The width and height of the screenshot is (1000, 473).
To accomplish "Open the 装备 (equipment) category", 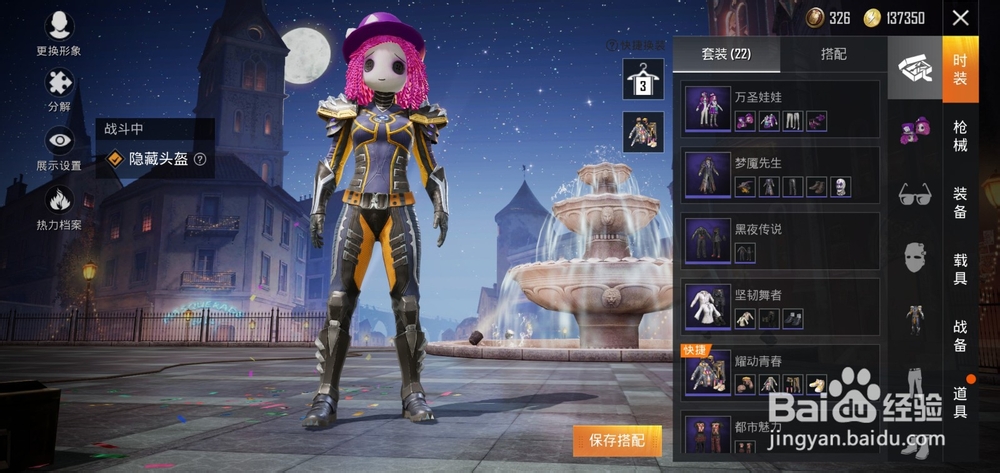I will pyautogui.click(x=960, y=202).
